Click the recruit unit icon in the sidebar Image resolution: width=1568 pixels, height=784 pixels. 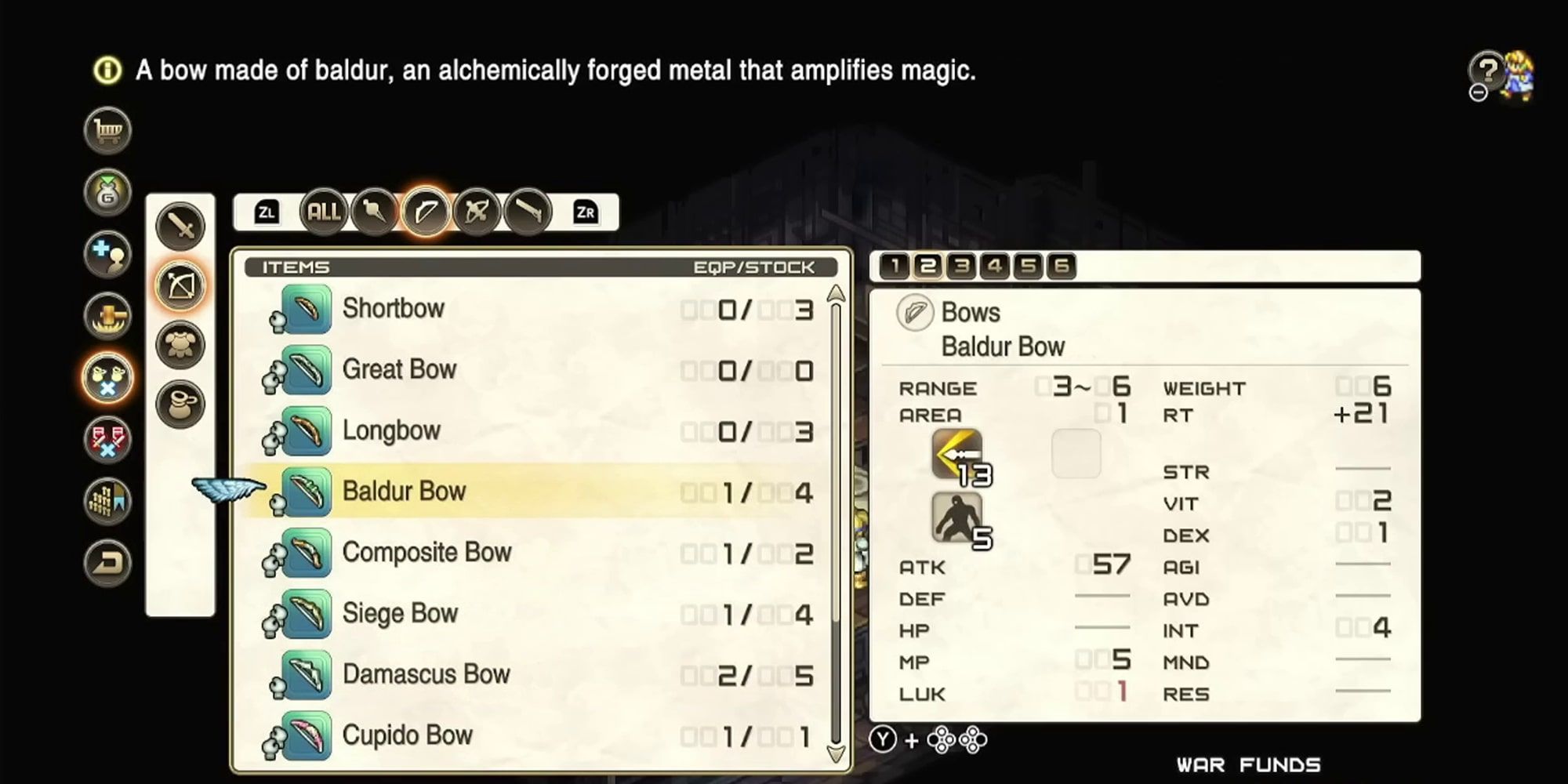click(107, 252)
